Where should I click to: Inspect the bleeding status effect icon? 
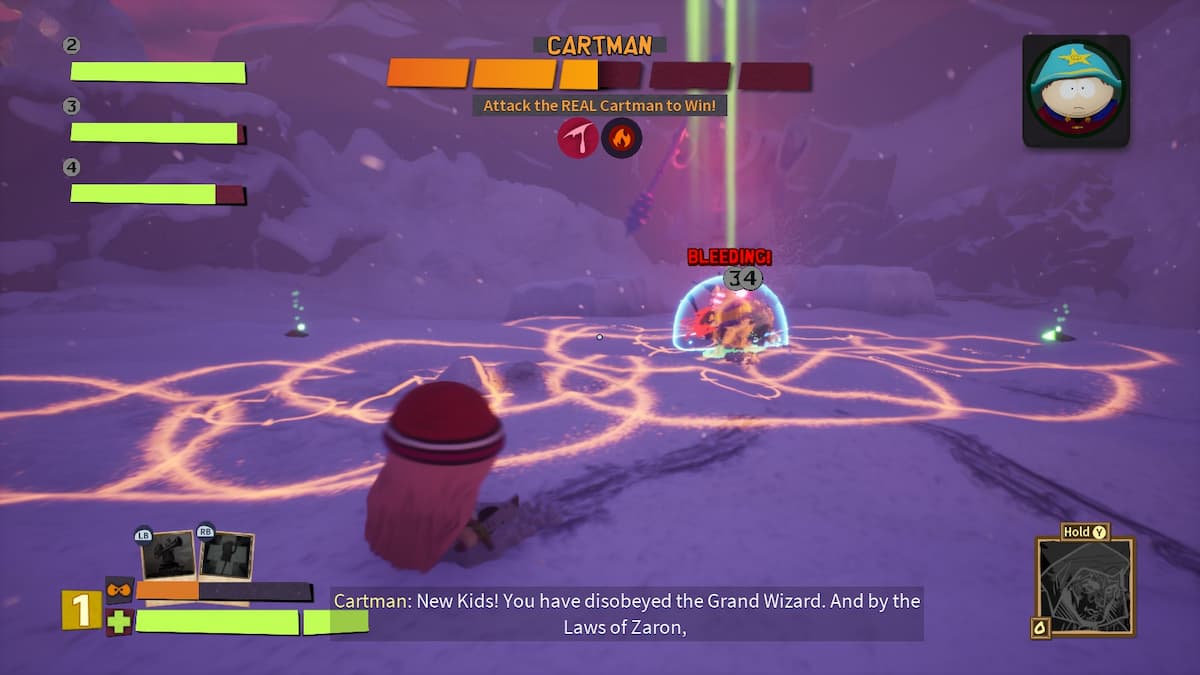tap(577, 138)
